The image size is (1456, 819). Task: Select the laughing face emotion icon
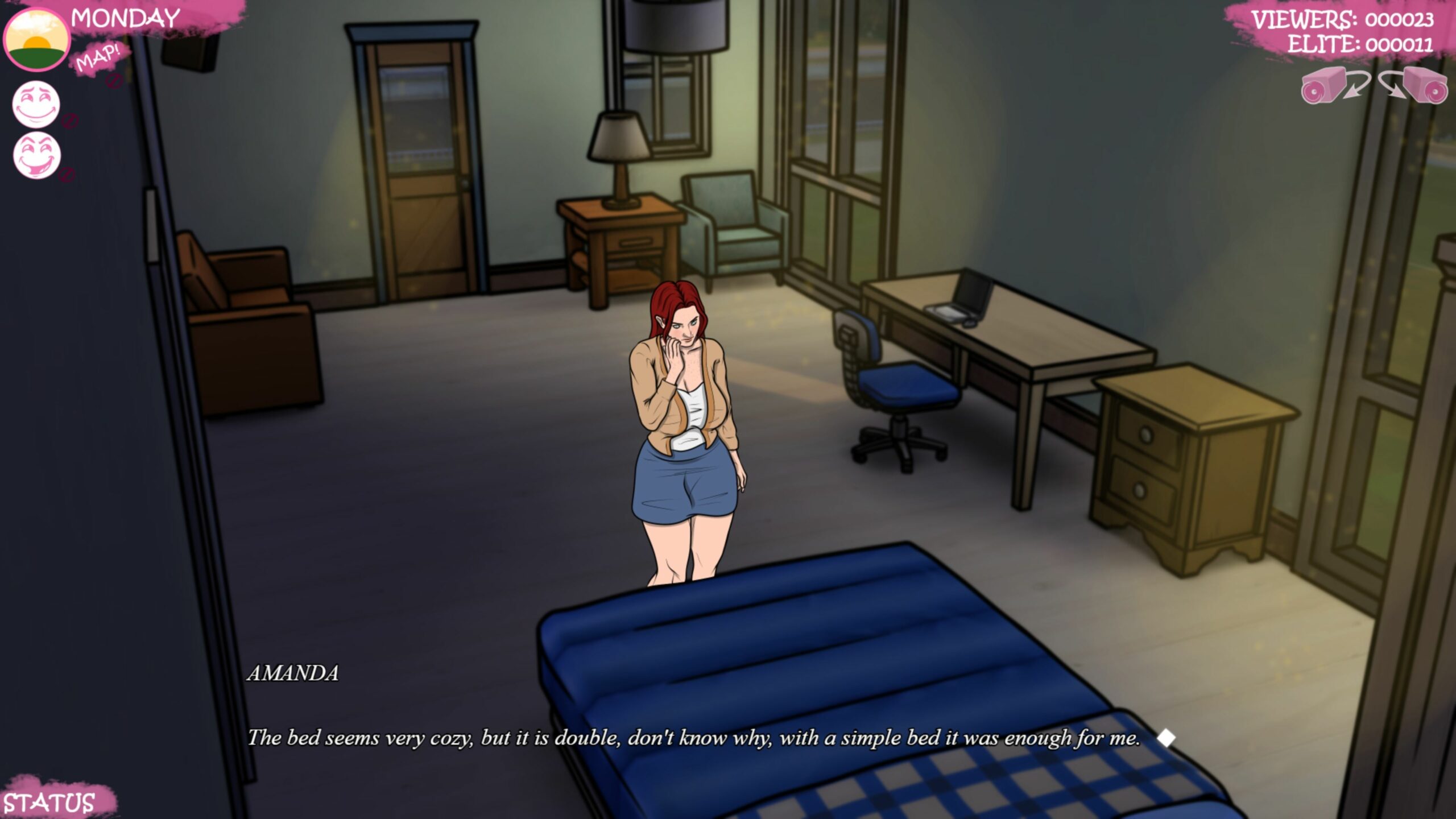coord(37,155)
